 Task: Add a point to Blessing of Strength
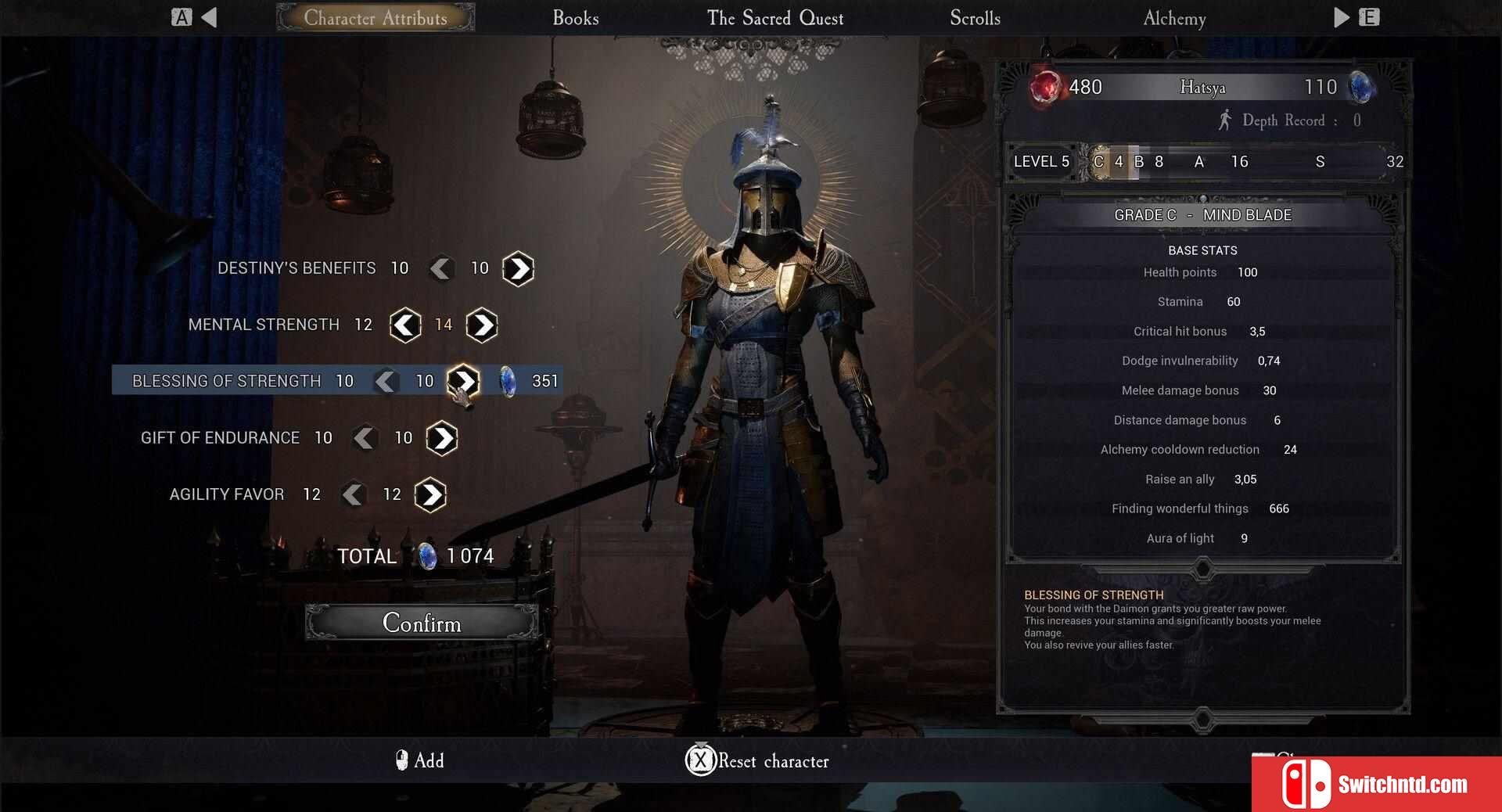click(x=463, y=381)
